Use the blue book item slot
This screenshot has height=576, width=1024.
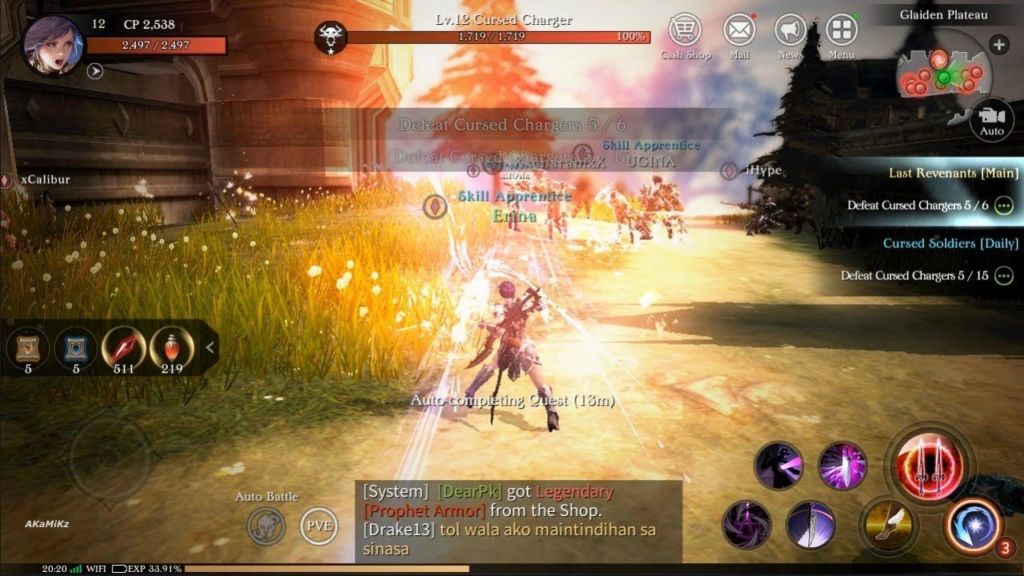(76, 347)
